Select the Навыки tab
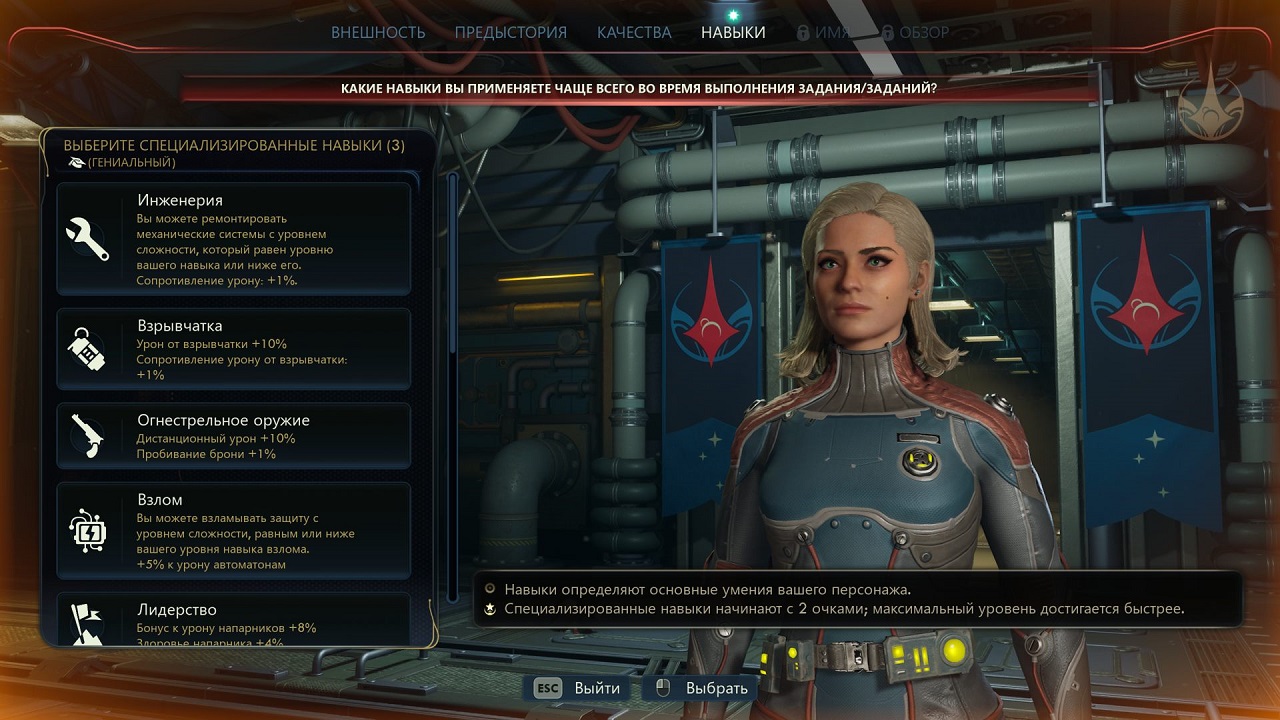 coord(733,32)
